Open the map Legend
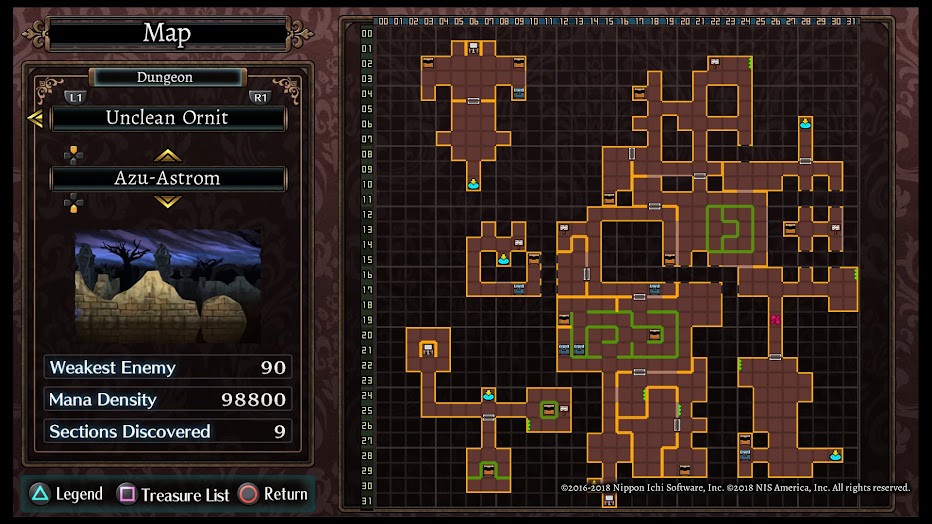Viewport: 932px width, 524px height. coord(66,494)
